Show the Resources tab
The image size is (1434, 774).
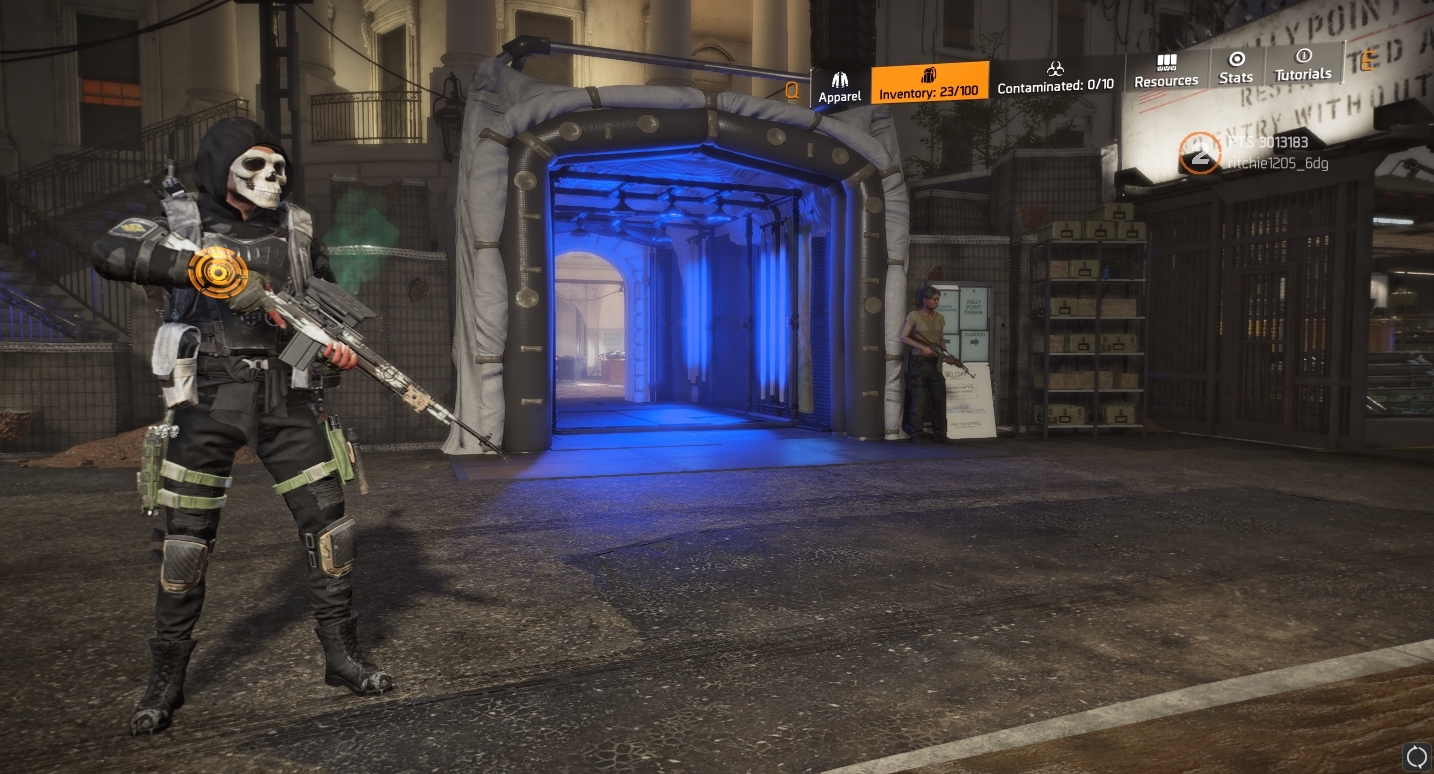point(1166,71)
